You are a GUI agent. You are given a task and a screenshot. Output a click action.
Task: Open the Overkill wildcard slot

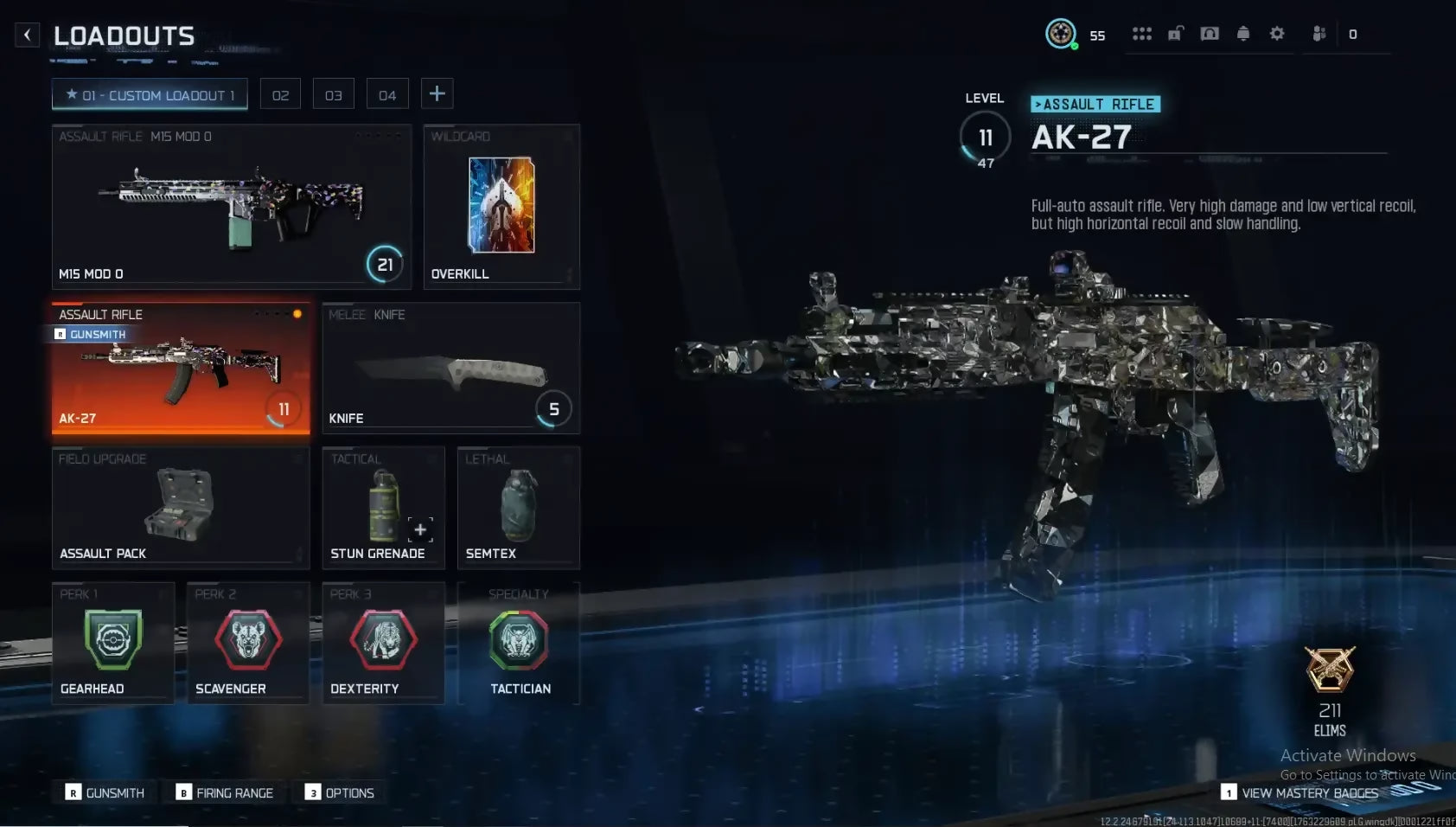click(501, 206)
